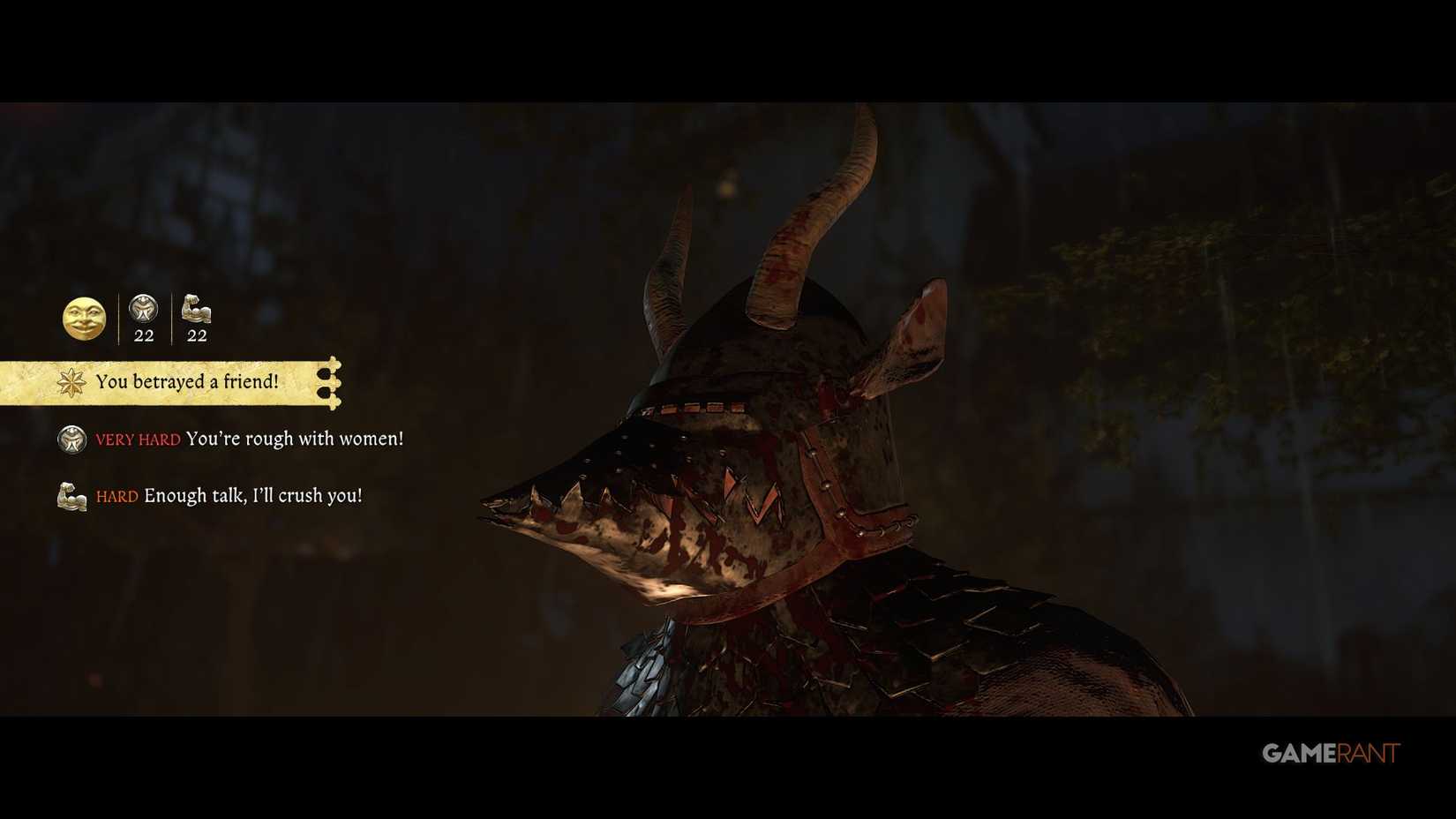Click the number 22 under the strength icon

tap(196, 335)
